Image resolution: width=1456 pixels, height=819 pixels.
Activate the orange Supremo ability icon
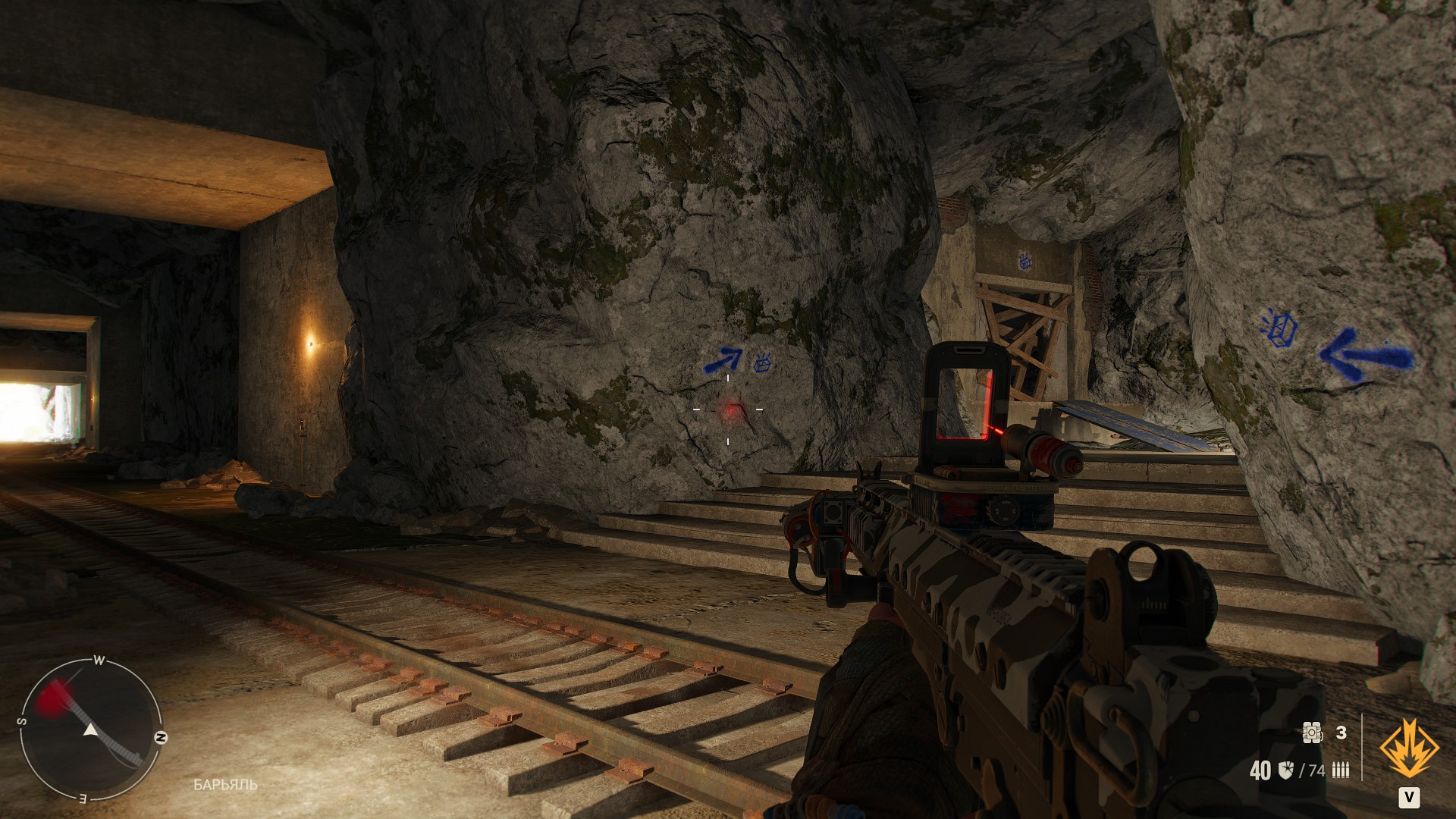[1408, 749]
